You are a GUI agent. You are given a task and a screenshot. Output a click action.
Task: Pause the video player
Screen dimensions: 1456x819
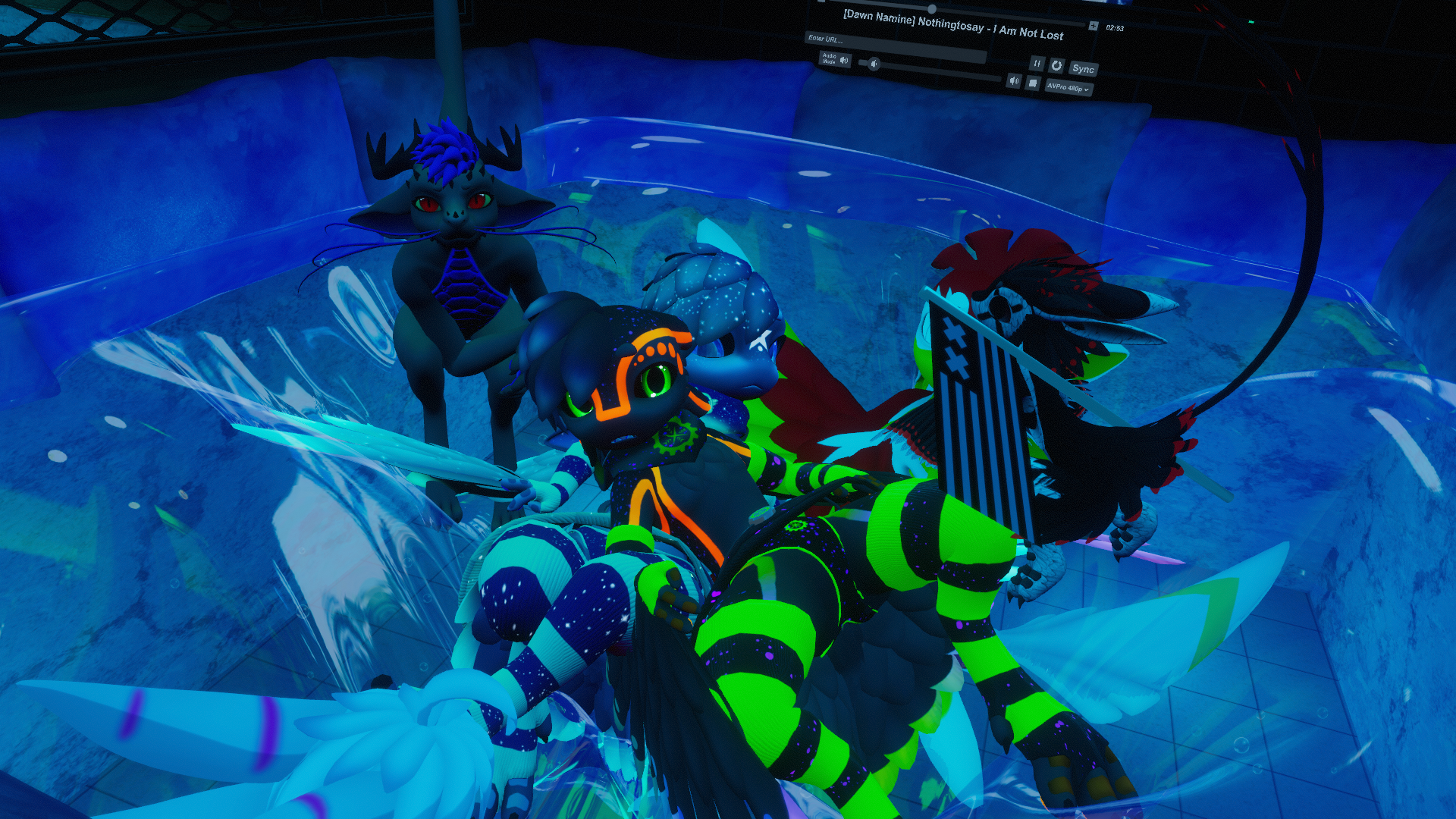[x=1037, y=64]
